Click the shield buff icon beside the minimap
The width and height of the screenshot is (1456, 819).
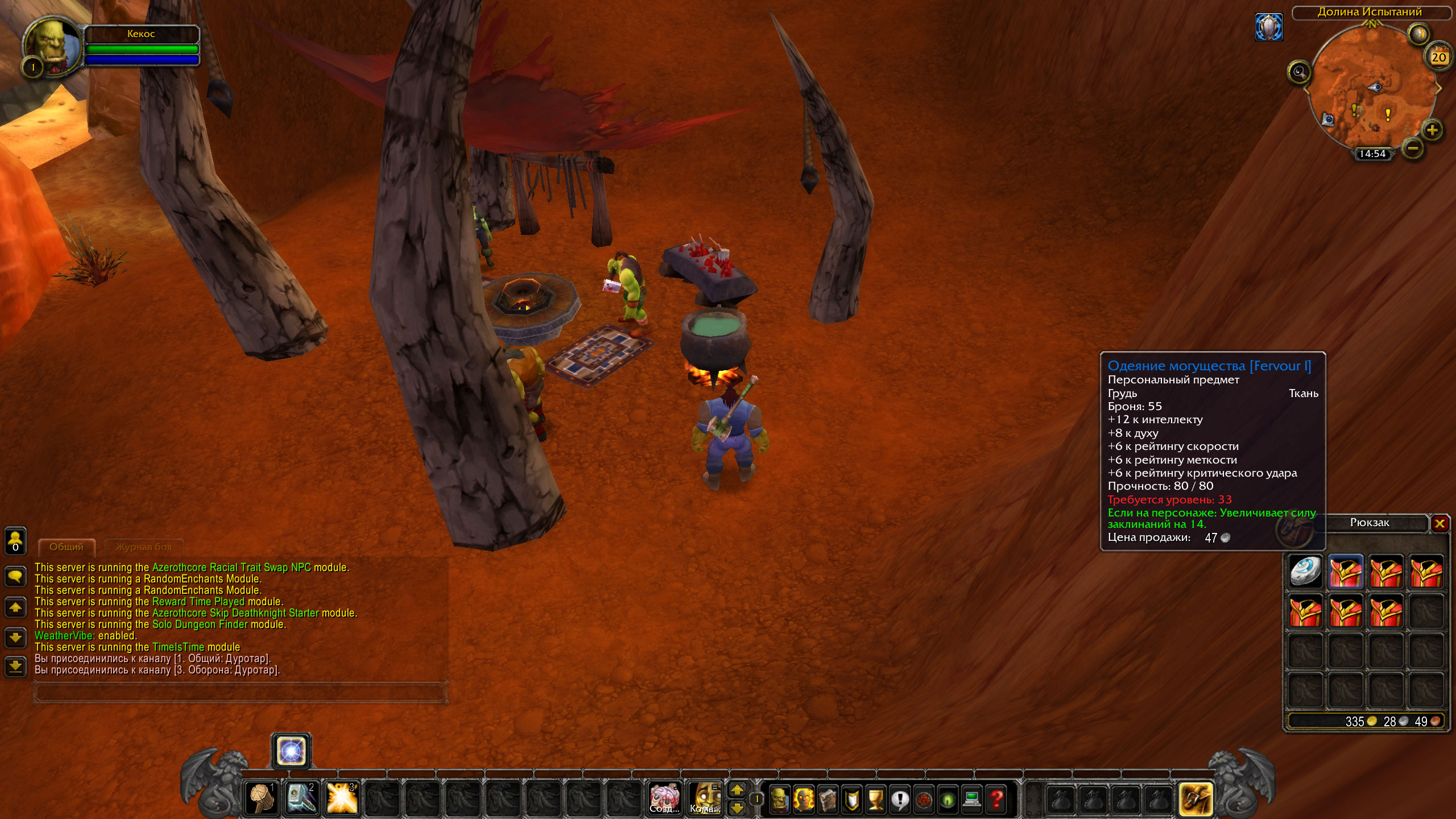(1269, 27)
